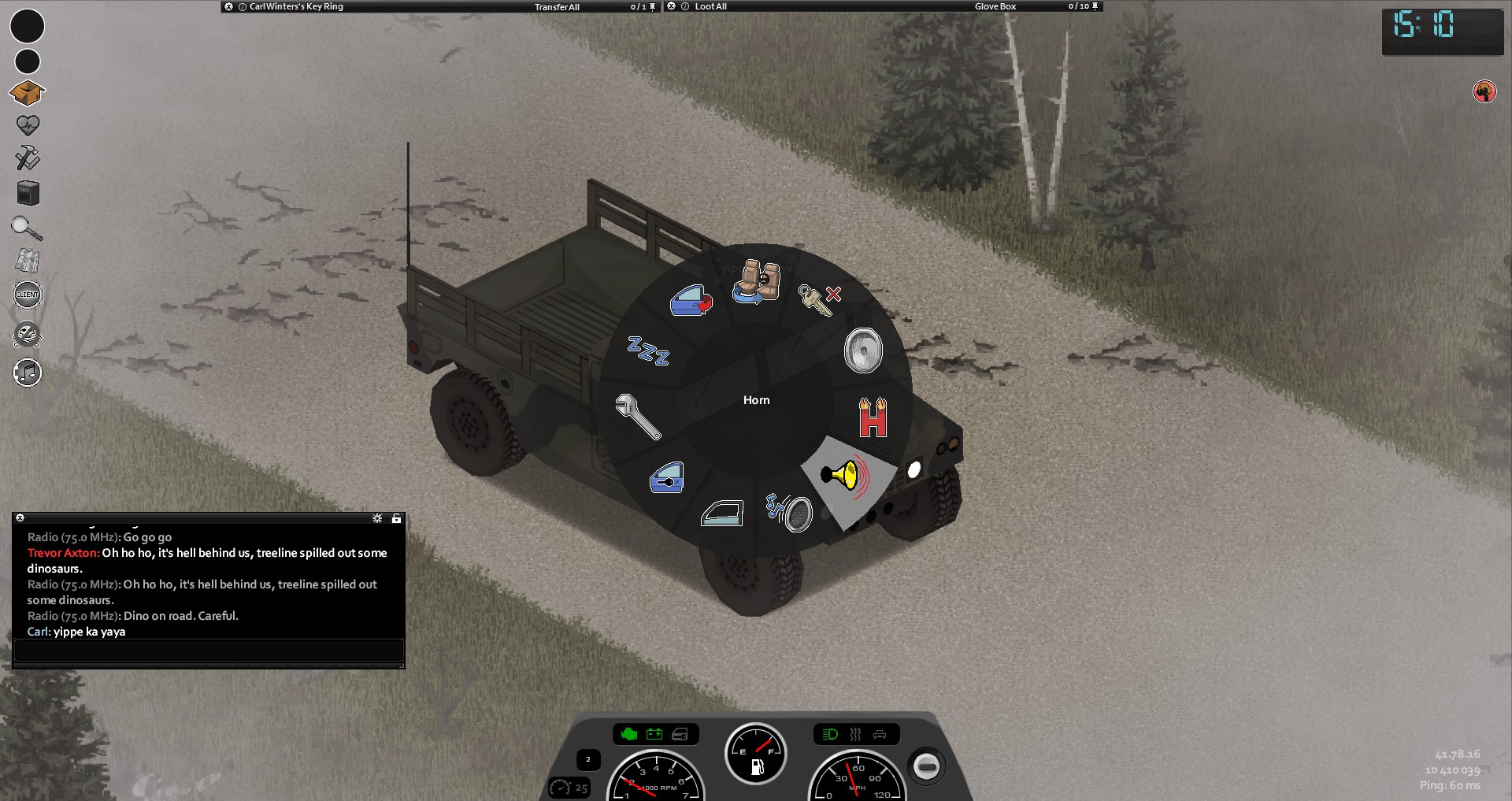The height and width of the screenshot is (801, 1512).
Task: Open the inventory box icon
Action: 27,93
